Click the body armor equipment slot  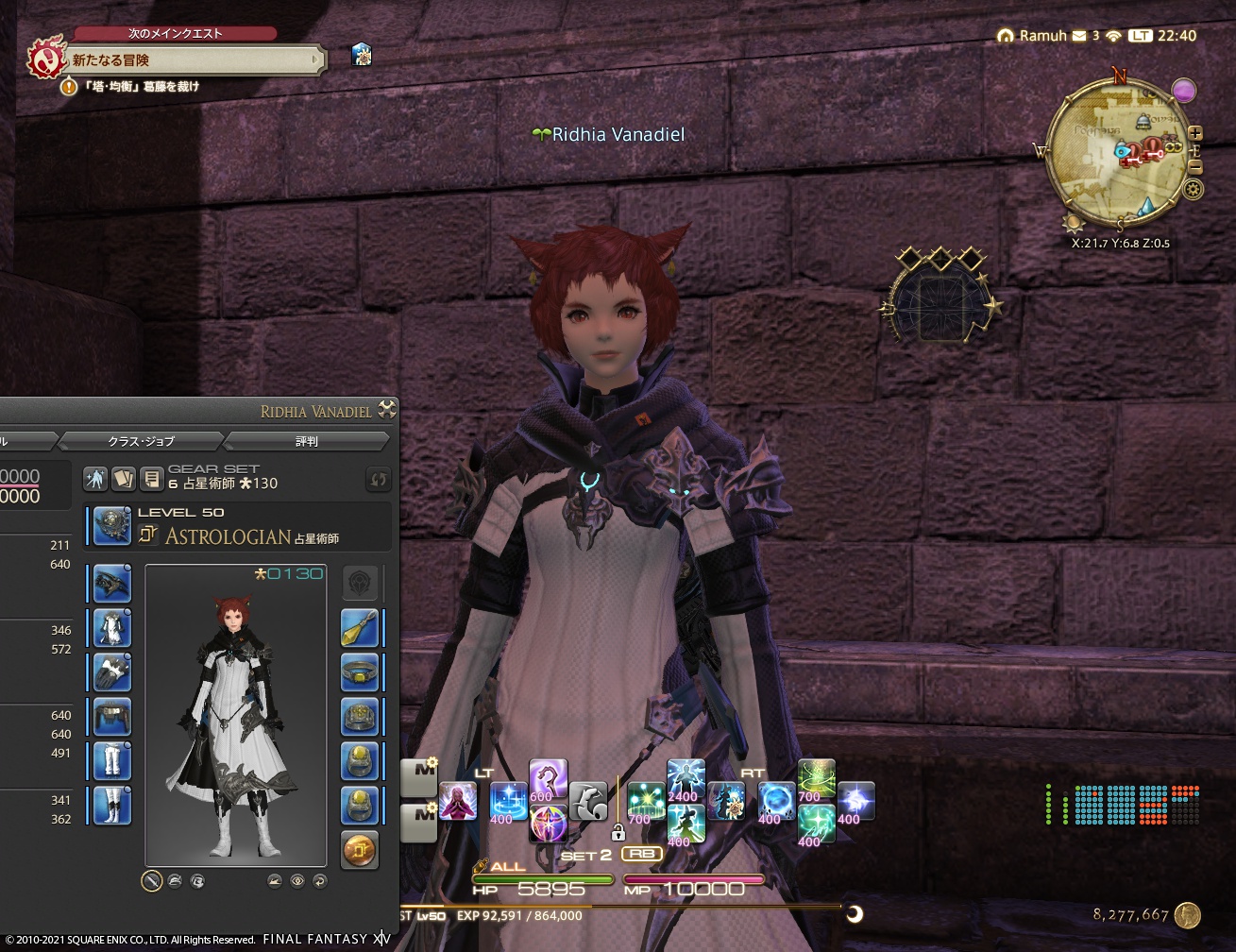pos(110,628)
